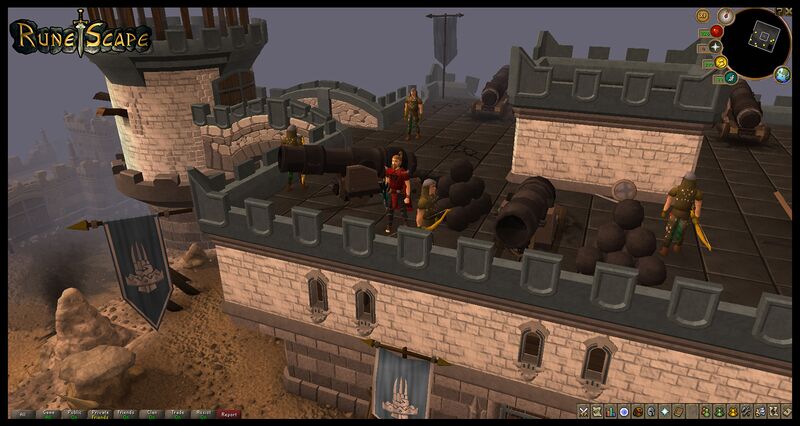This screenshot has height=426, width=800.
Task: Open the backpack inventory tab
Action: 638,412
